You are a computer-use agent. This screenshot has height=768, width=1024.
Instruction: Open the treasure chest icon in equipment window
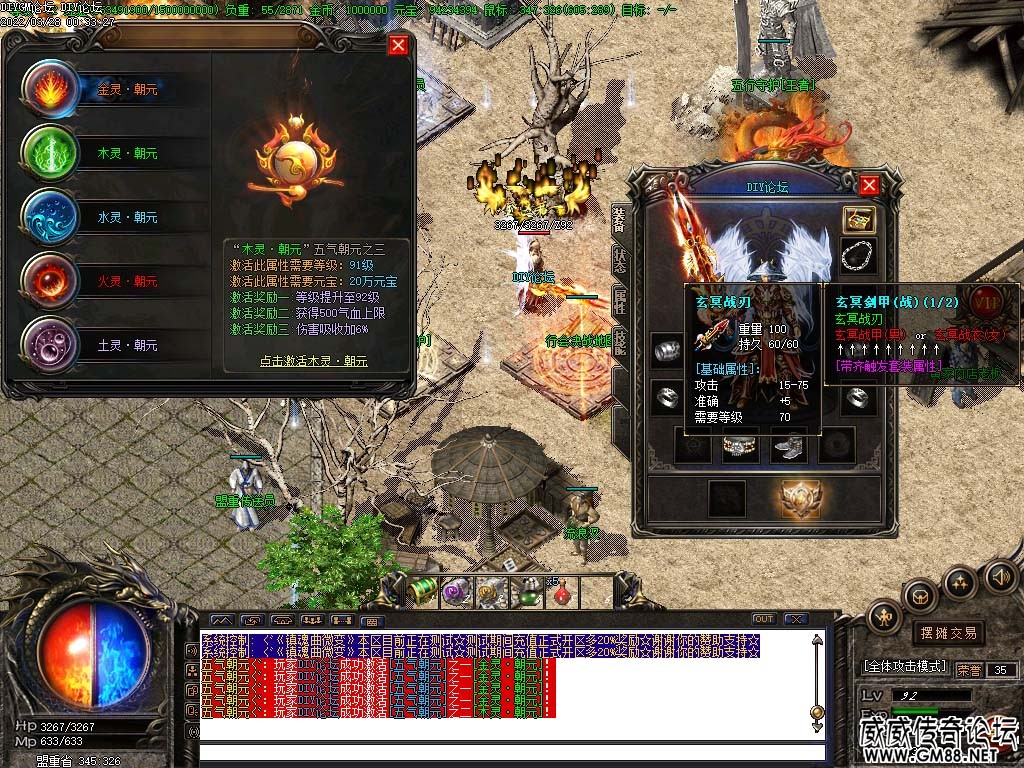[x=858, y=220]
